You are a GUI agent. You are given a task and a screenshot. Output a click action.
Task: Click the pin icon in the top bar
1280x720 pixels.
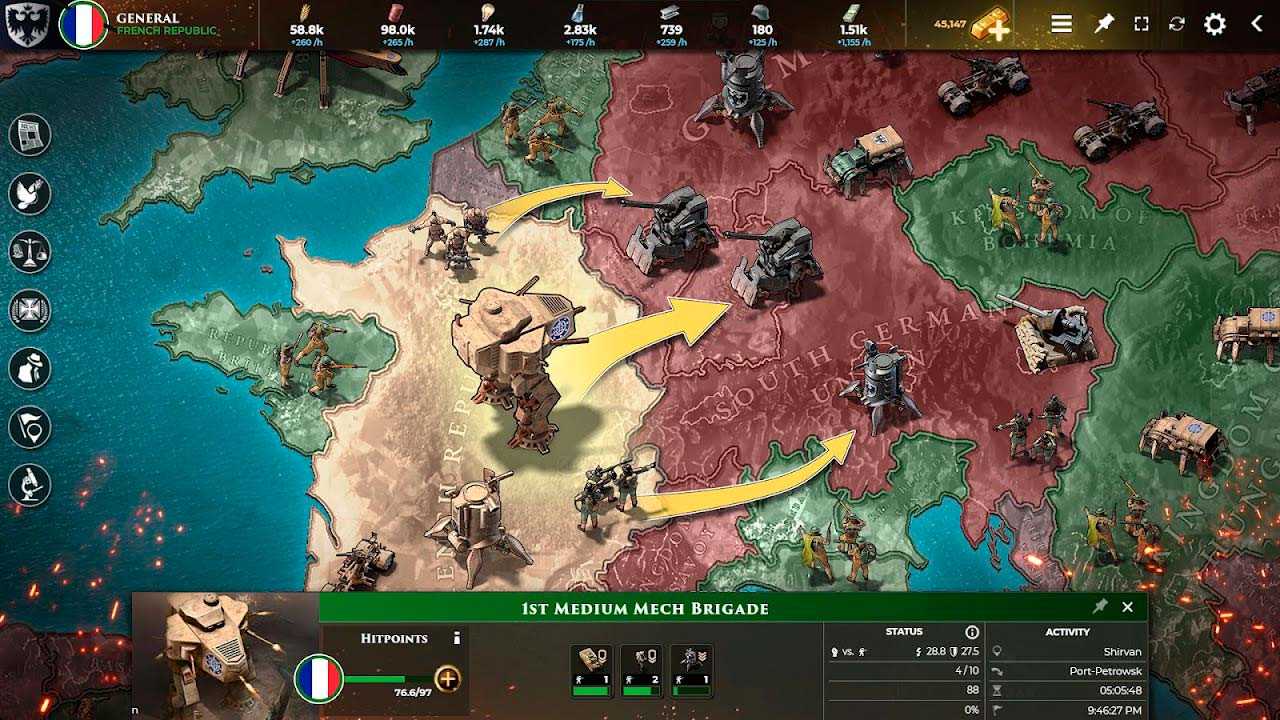tap(1103, 24)
